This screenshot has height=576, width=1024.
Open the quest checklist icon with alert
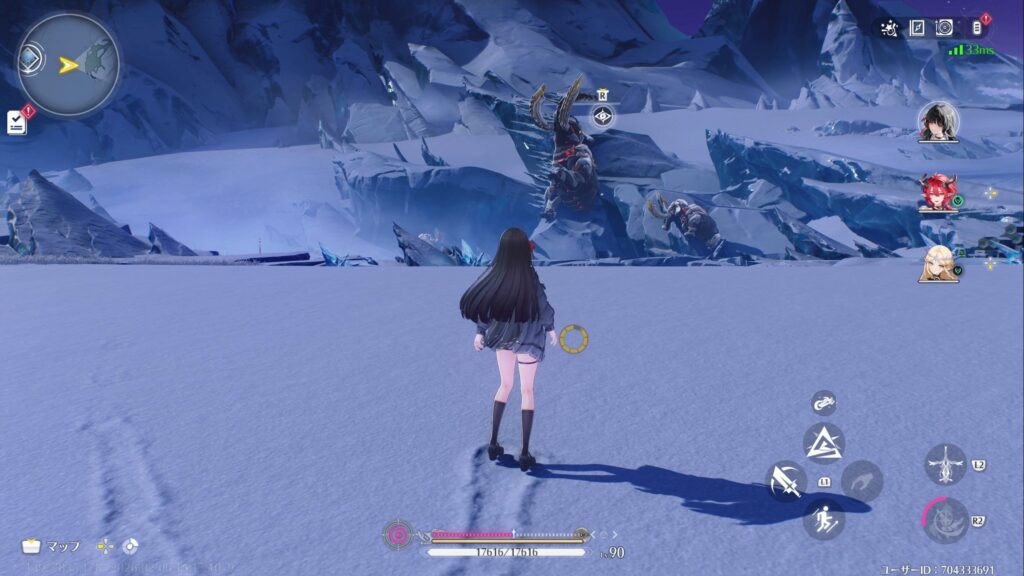pyautogui.click(x=17, y=122)
